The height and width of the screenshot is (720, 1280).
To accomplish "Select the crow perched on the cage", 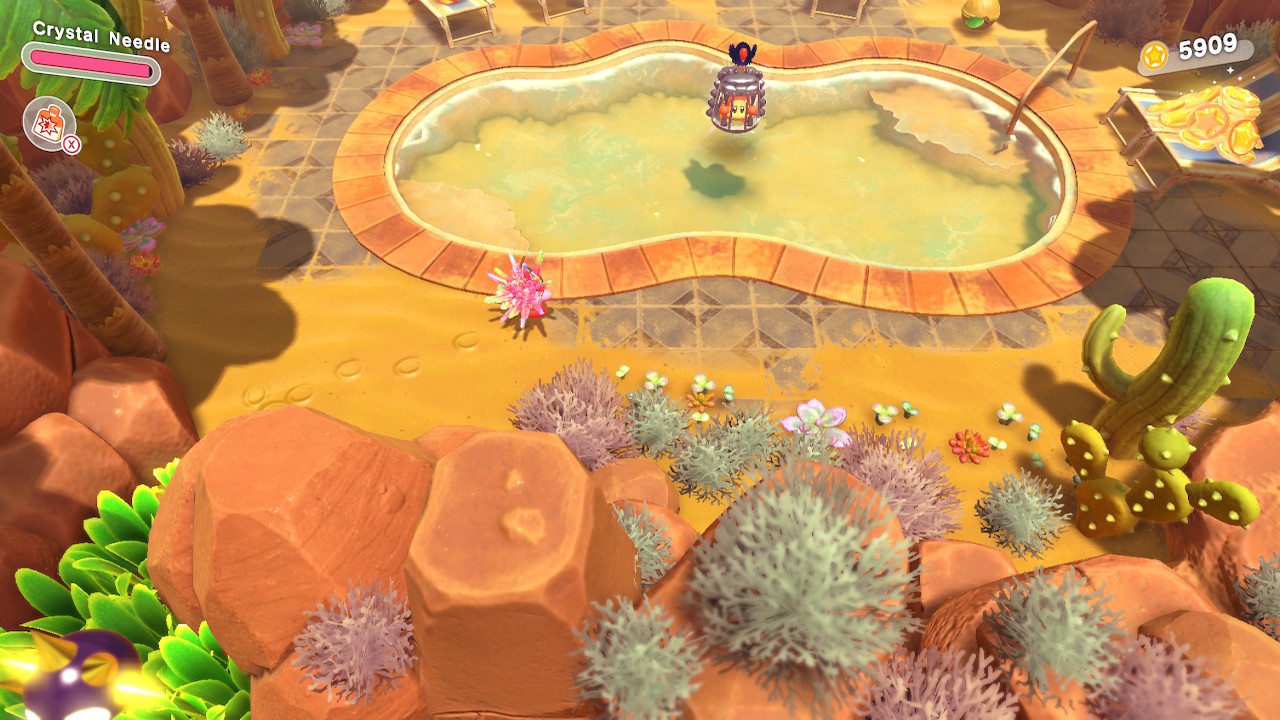I will point(741,55).
